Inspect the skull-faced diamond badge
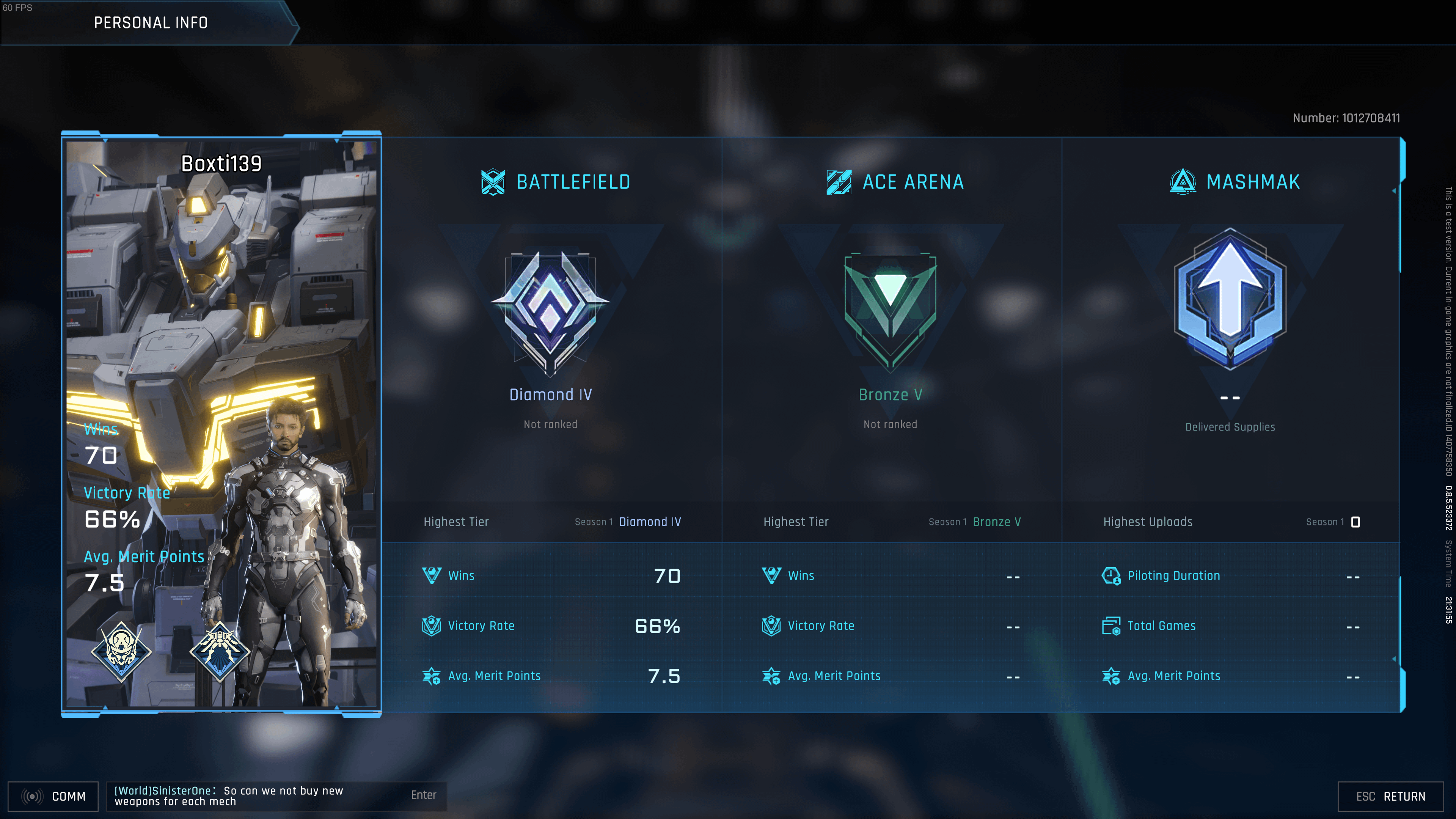Screen dimensions: 1456x819 coord(121,651)
